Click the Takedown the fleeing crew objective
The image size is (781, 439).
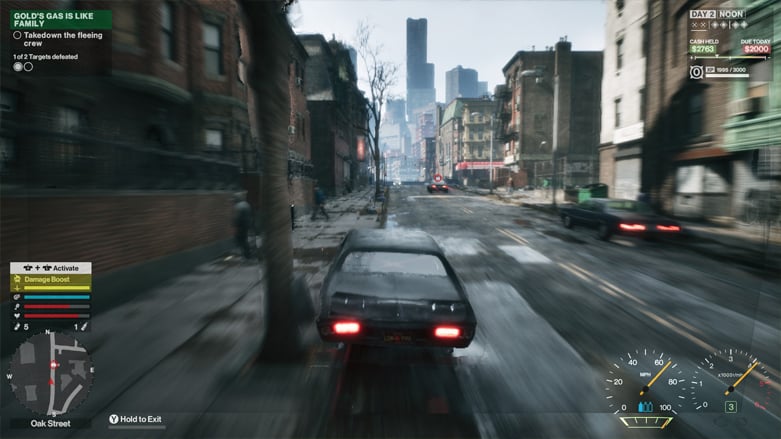pyautogui.click(x=60, y=40)
